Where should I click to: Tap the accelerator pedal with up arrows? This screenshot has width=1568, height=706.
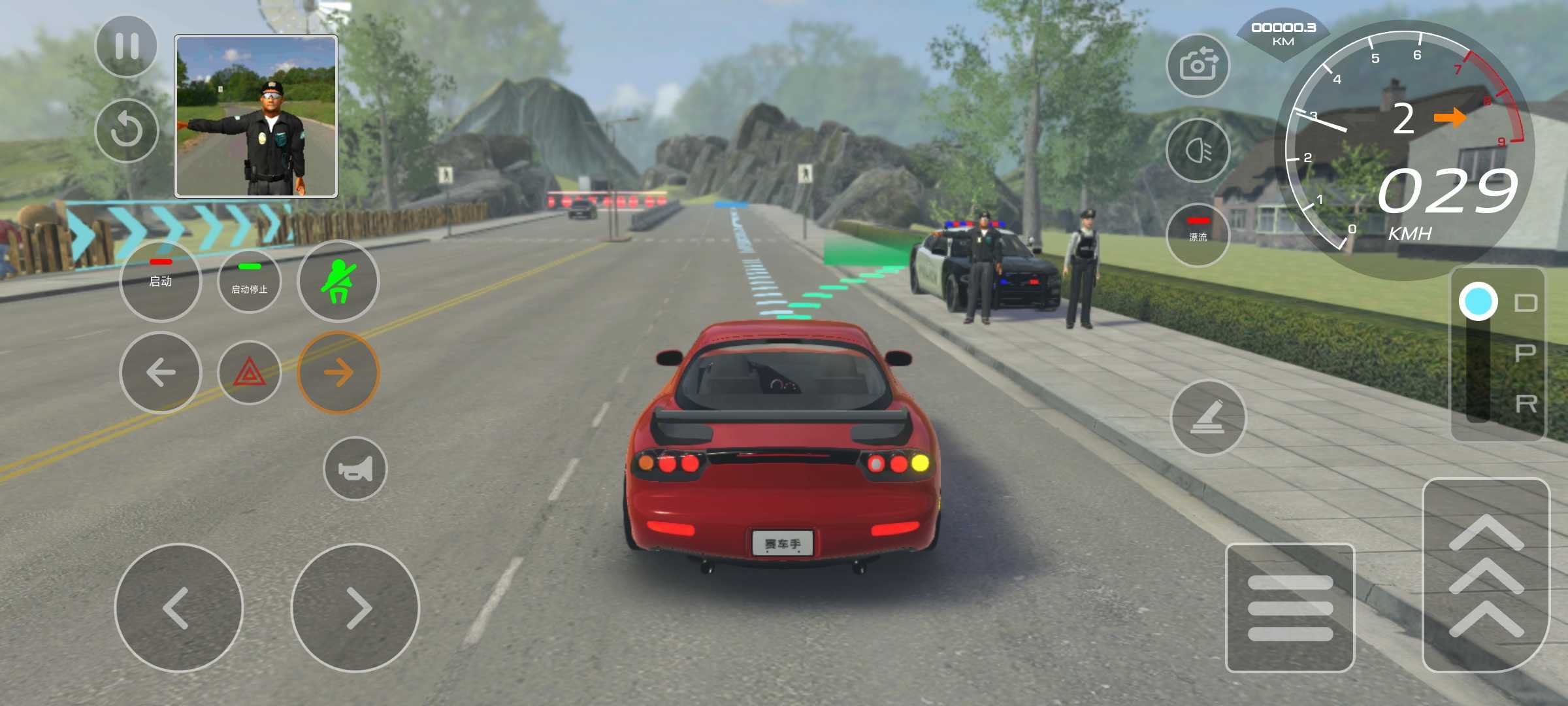tap(1486, 575)
